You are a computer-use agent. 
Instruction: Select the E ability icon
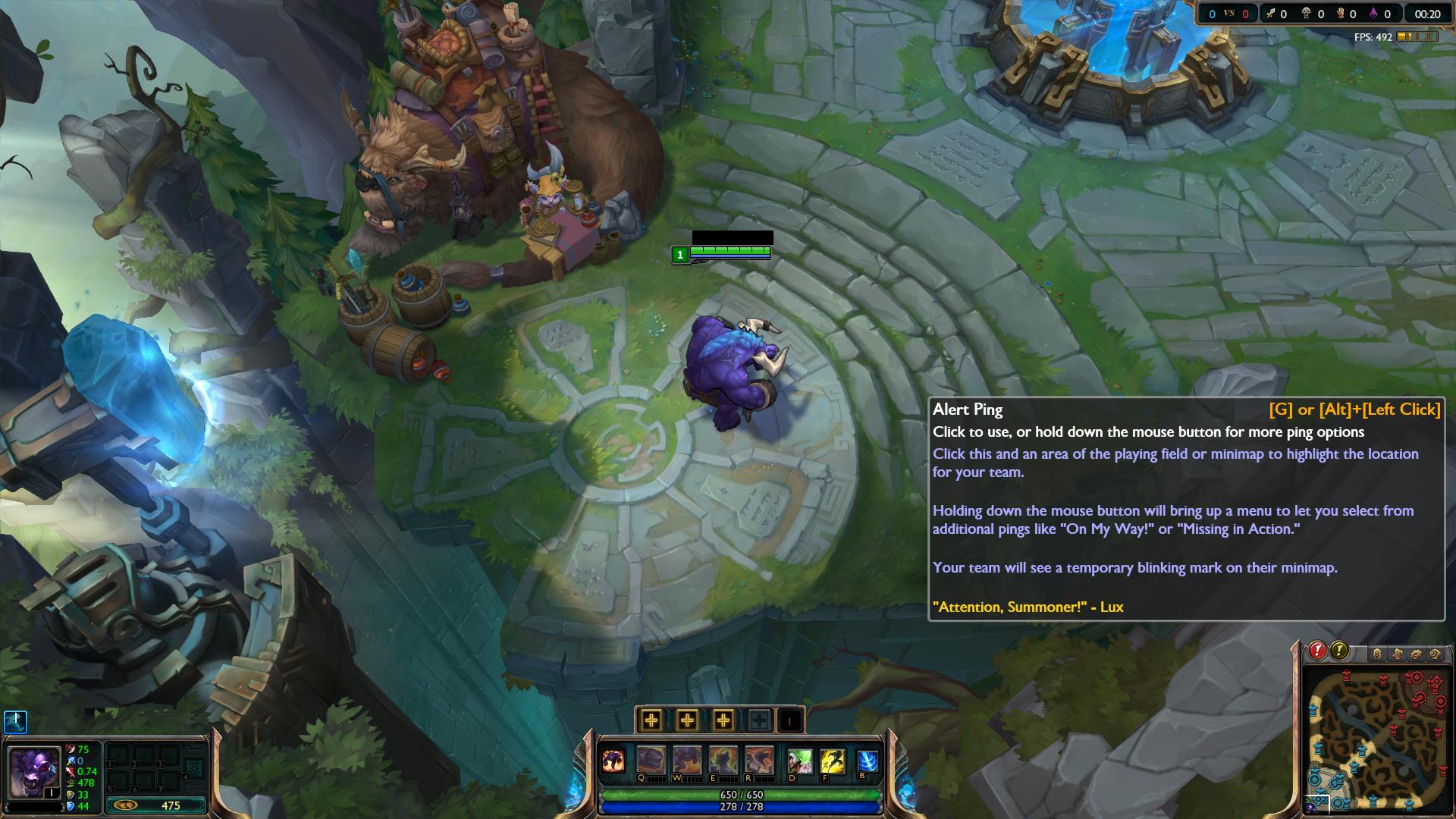point(723,760)
